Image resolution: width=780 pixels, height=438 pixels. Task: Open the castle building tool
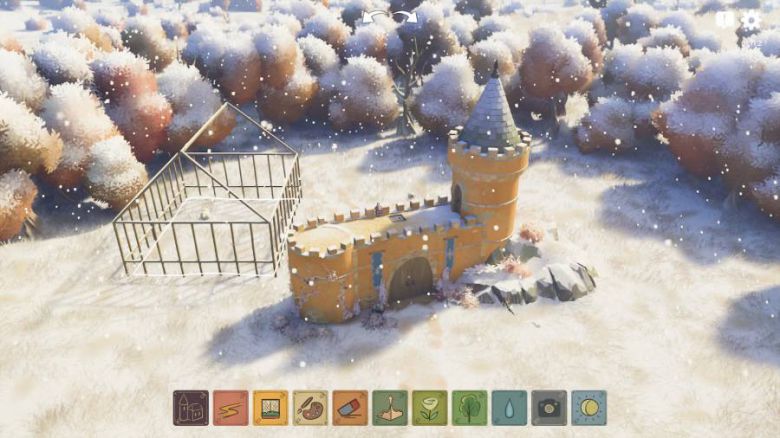(x=191, y=407)
